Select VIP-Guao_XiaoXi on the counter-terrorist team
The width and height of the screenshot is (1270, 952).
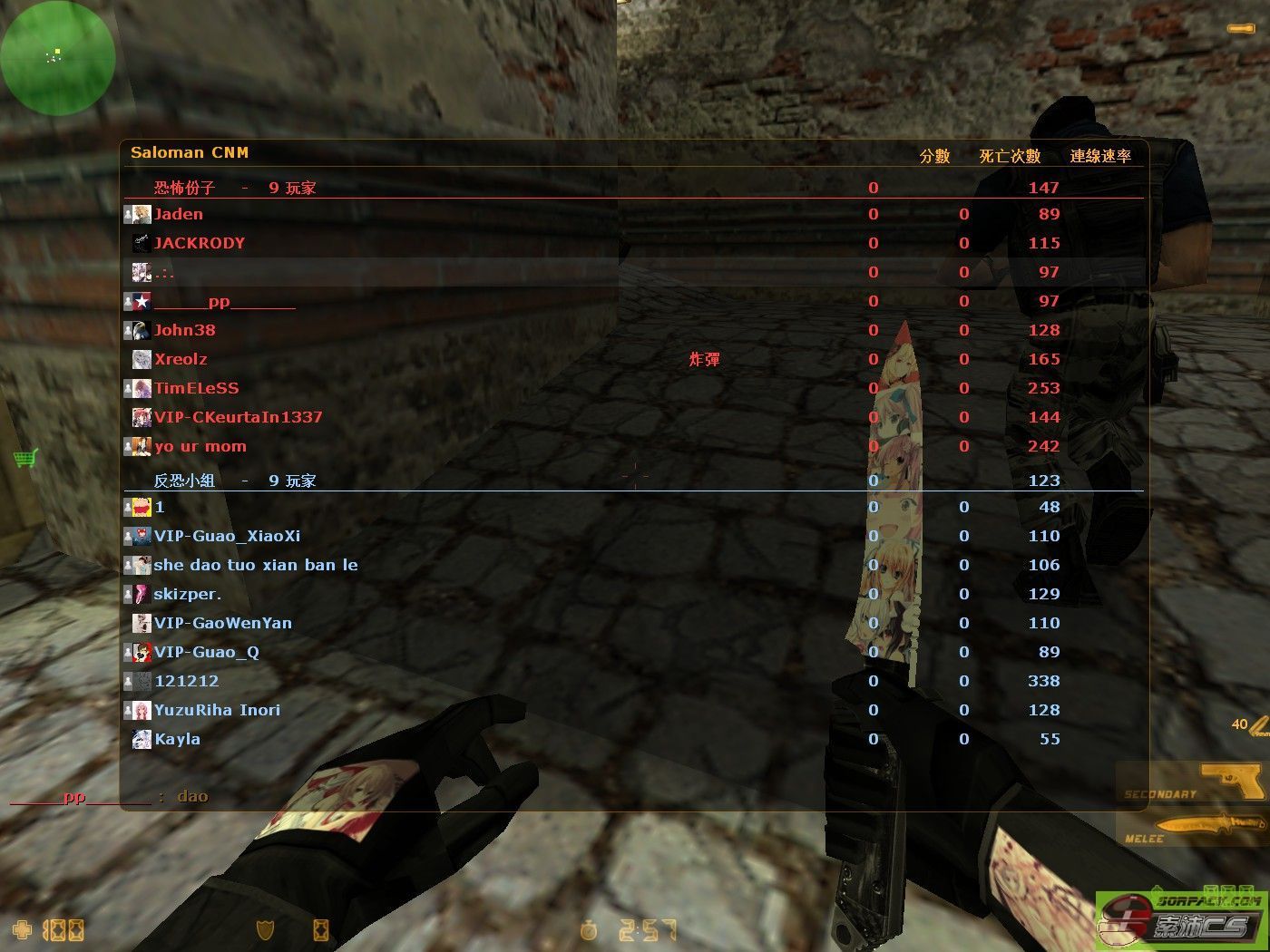(227, 537)
